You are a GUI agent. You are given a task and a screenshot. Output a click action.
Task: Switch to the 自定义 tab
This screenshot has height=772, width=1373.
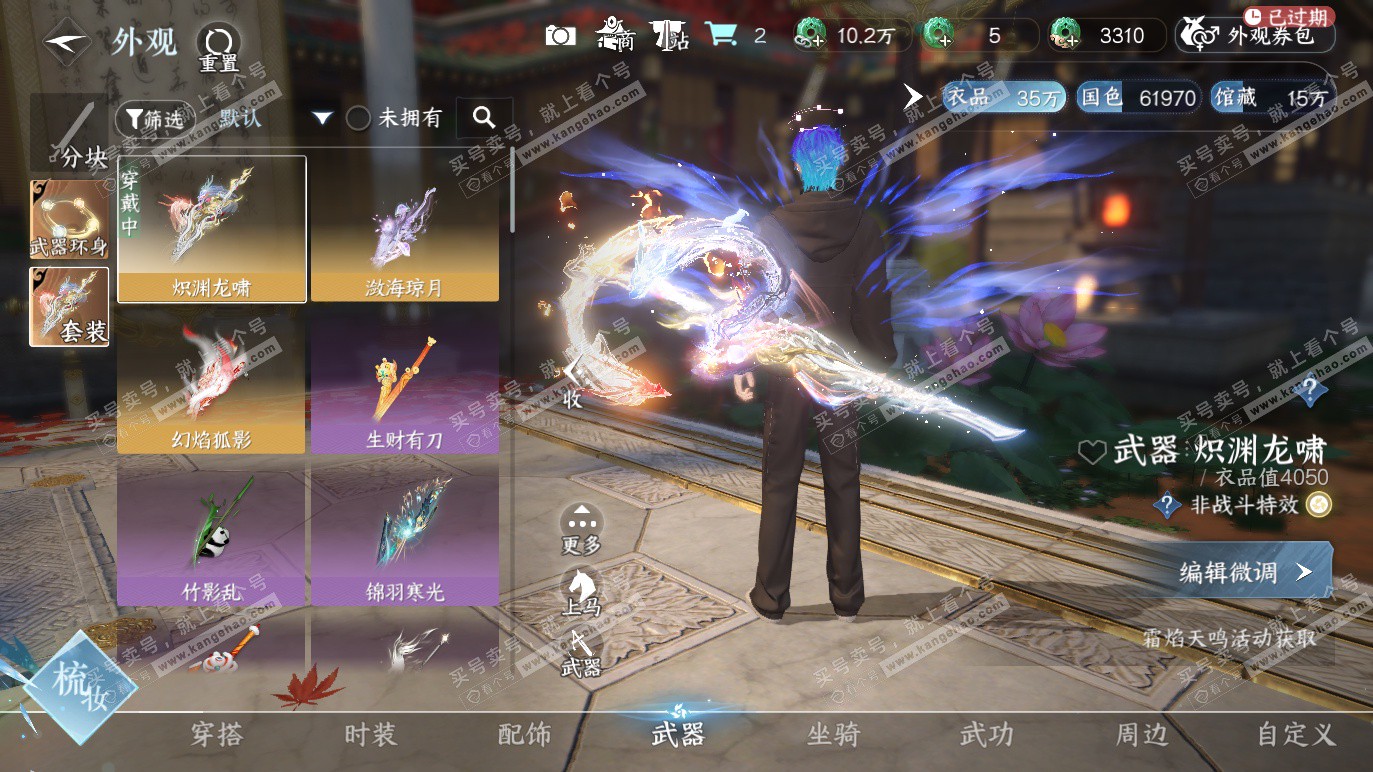click(x=1296, y=735)
